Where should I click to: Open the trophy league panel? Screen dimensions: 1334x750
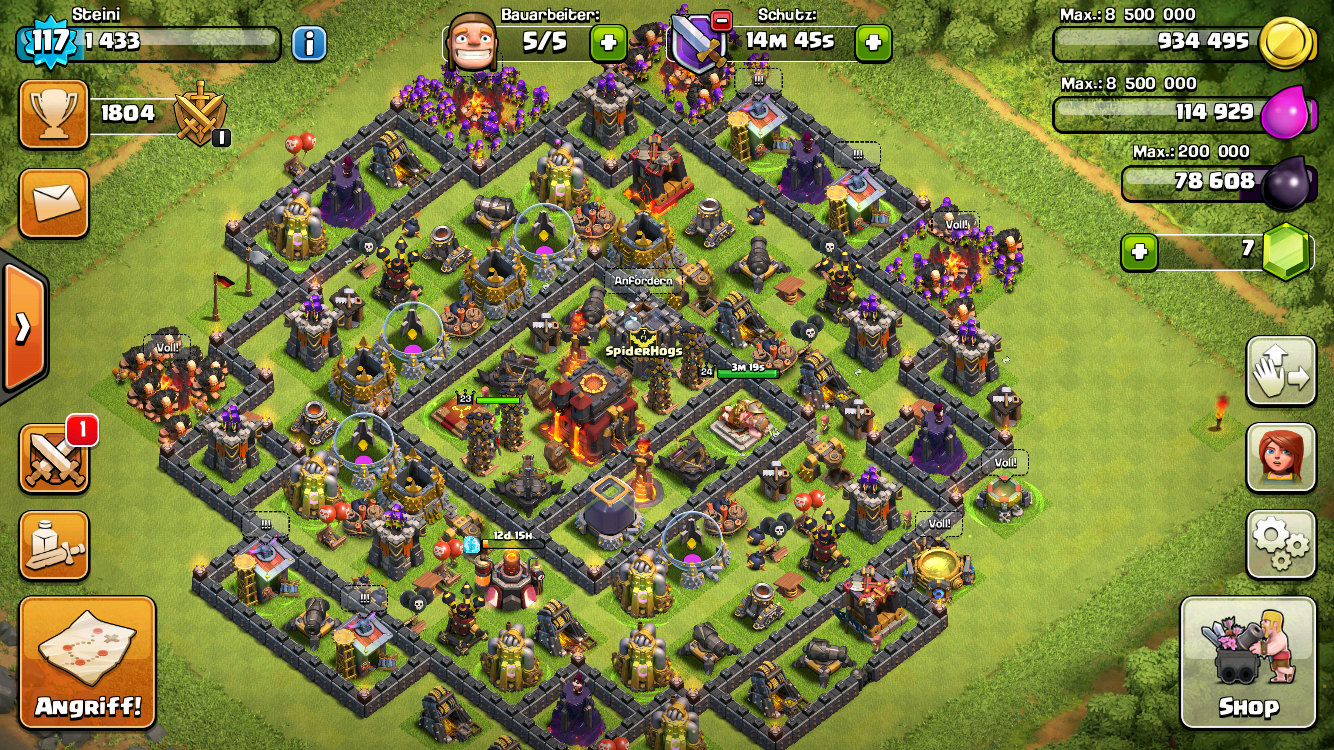pyautogui.click(x=54, y=114)
